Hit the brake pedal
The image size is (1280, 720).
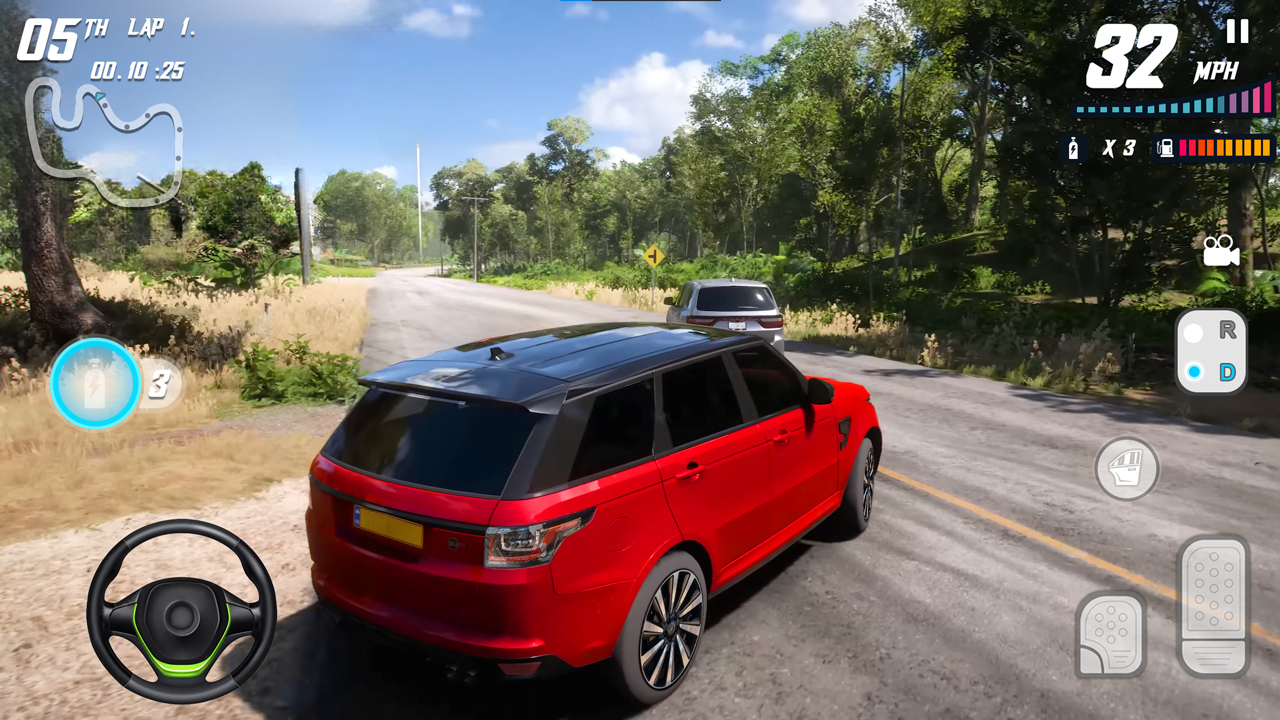pyautogui.click(x=1110, y=632)
